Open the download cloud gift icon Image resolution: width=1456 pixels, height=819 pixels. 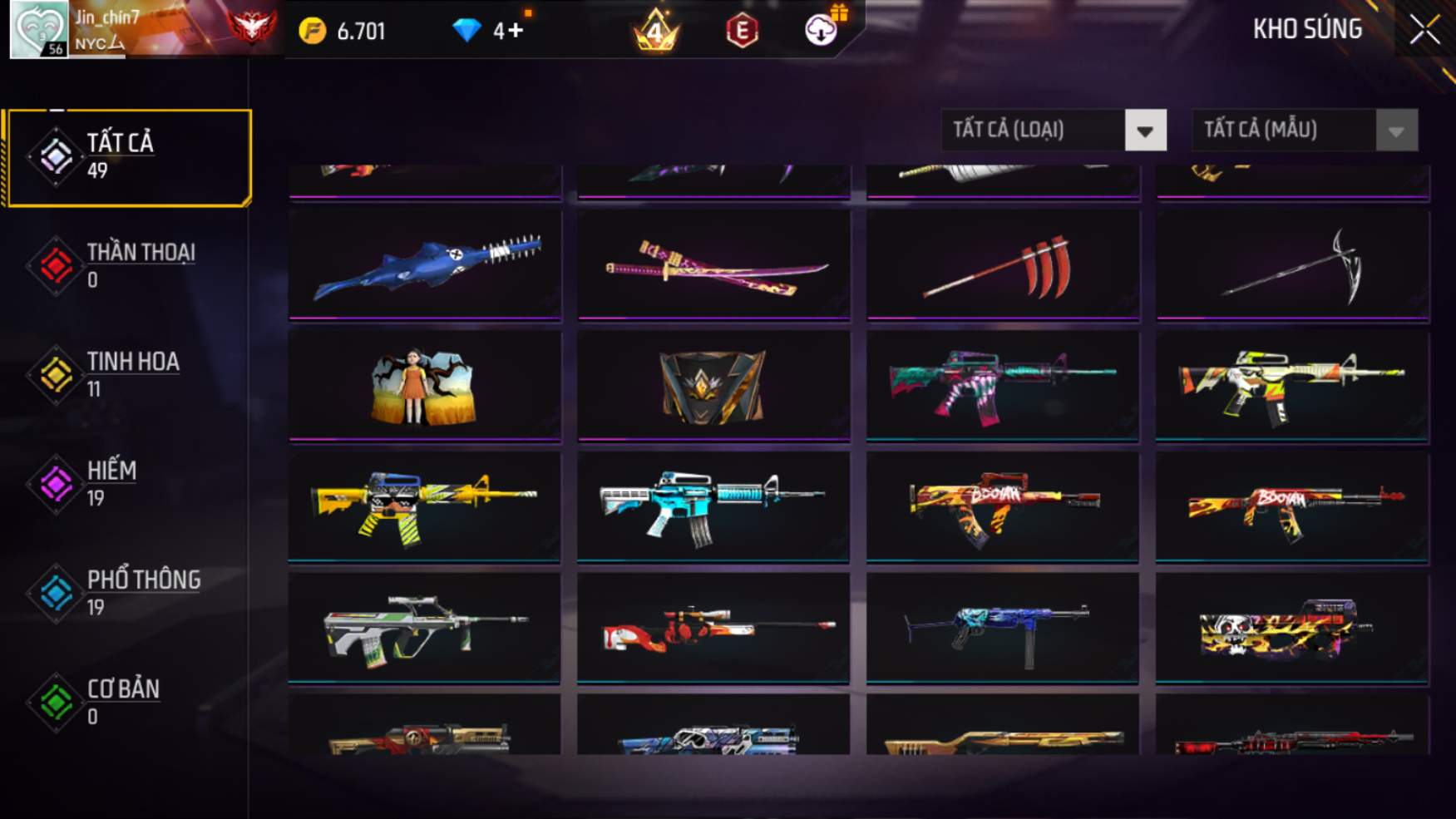[x=822, y=30]
